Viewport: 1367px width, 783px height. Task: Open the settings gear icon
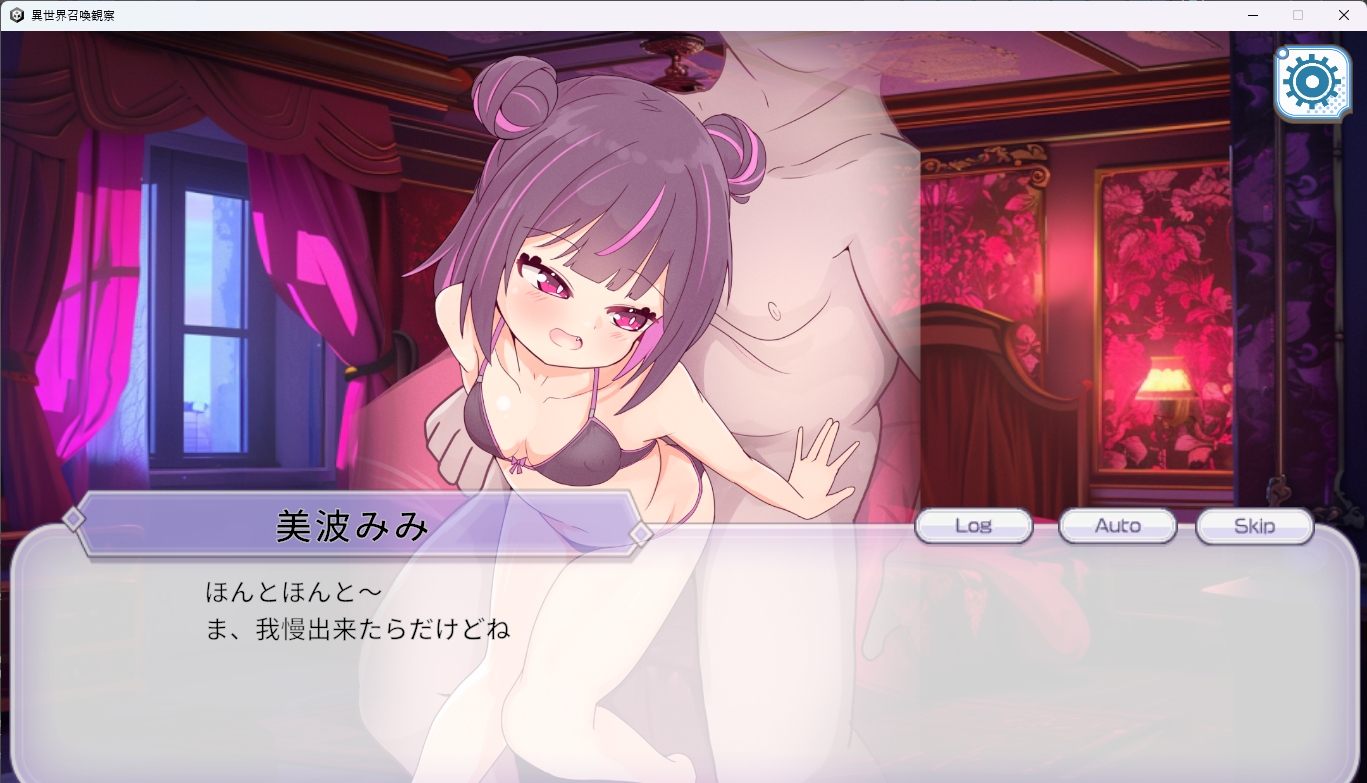click(1313, 82)
